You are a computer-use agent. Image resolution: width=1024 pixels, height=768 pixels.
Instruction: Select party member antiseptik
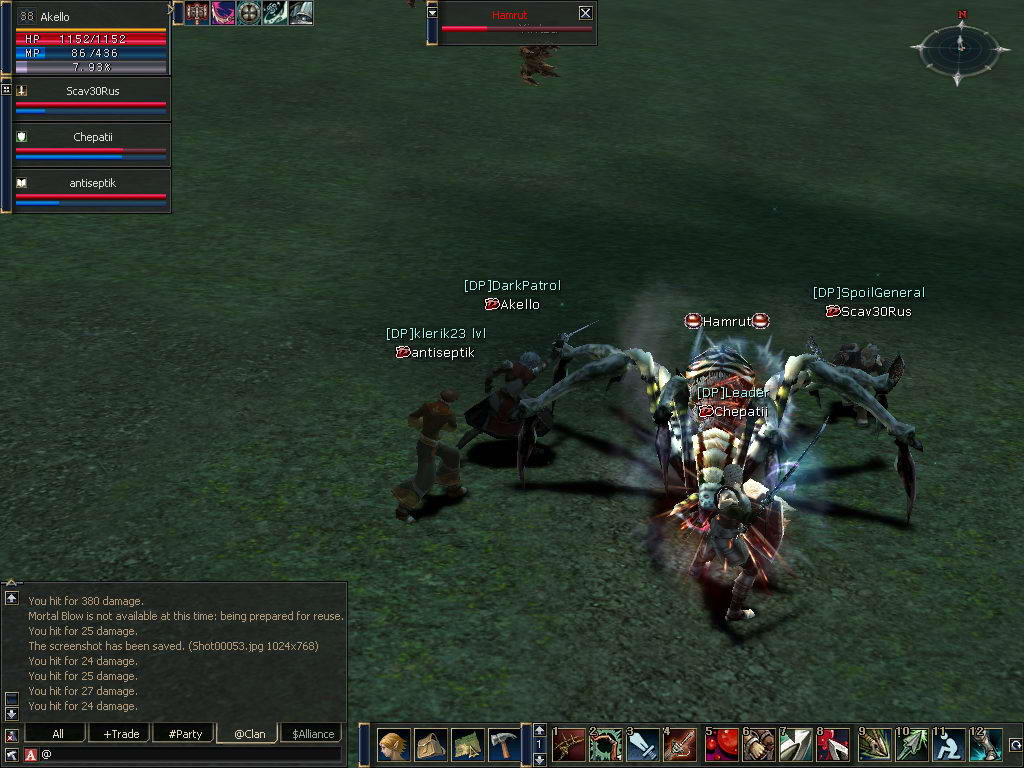(92, 183)
